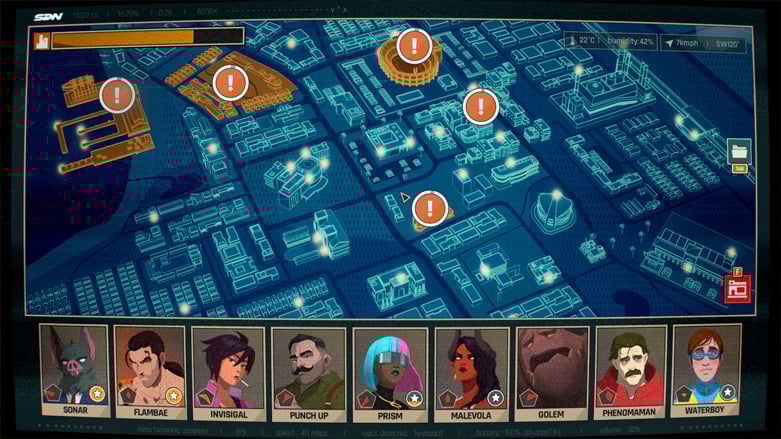This screenshot has width=781, height=439.
Task: Select the Sonar hero card
Action: click(73, 370)
